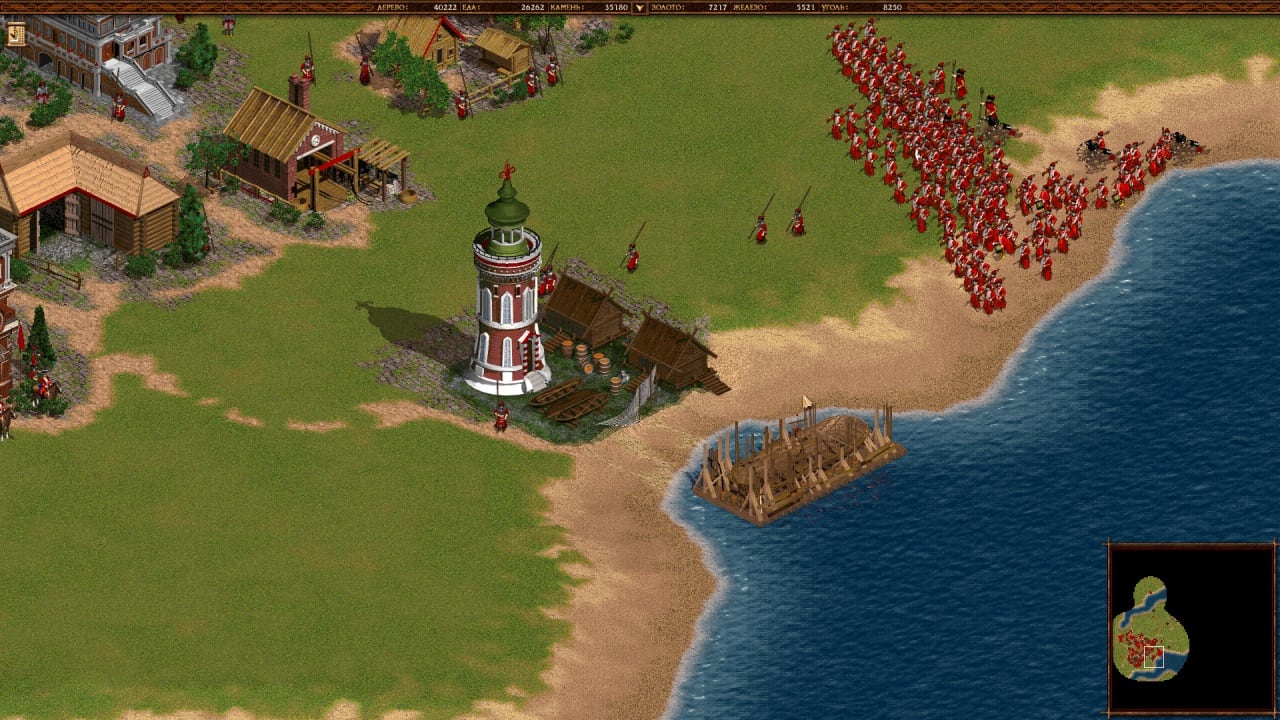1280x720 pixels.
Task: Click the island on the minimap
Action: (1150, 630)
